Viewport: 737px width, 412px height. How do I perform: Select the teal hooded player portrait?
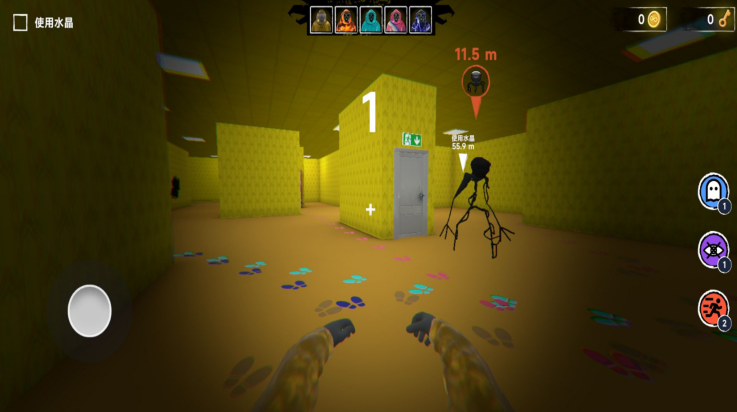pyautogui.click(x=371, y=19)
